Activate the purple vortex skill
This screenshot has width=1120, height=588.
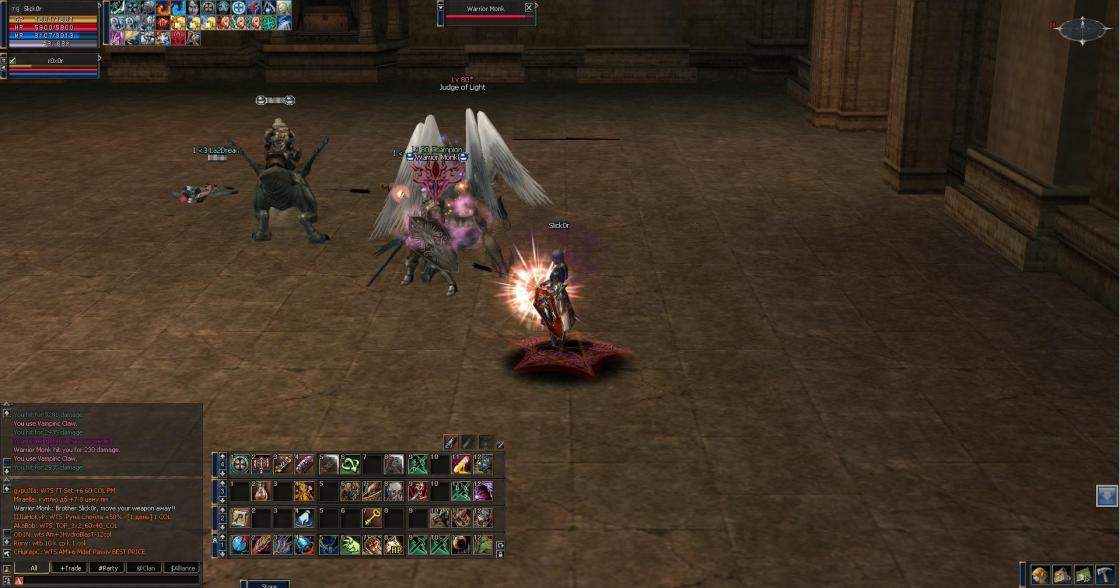click(484, 491)
